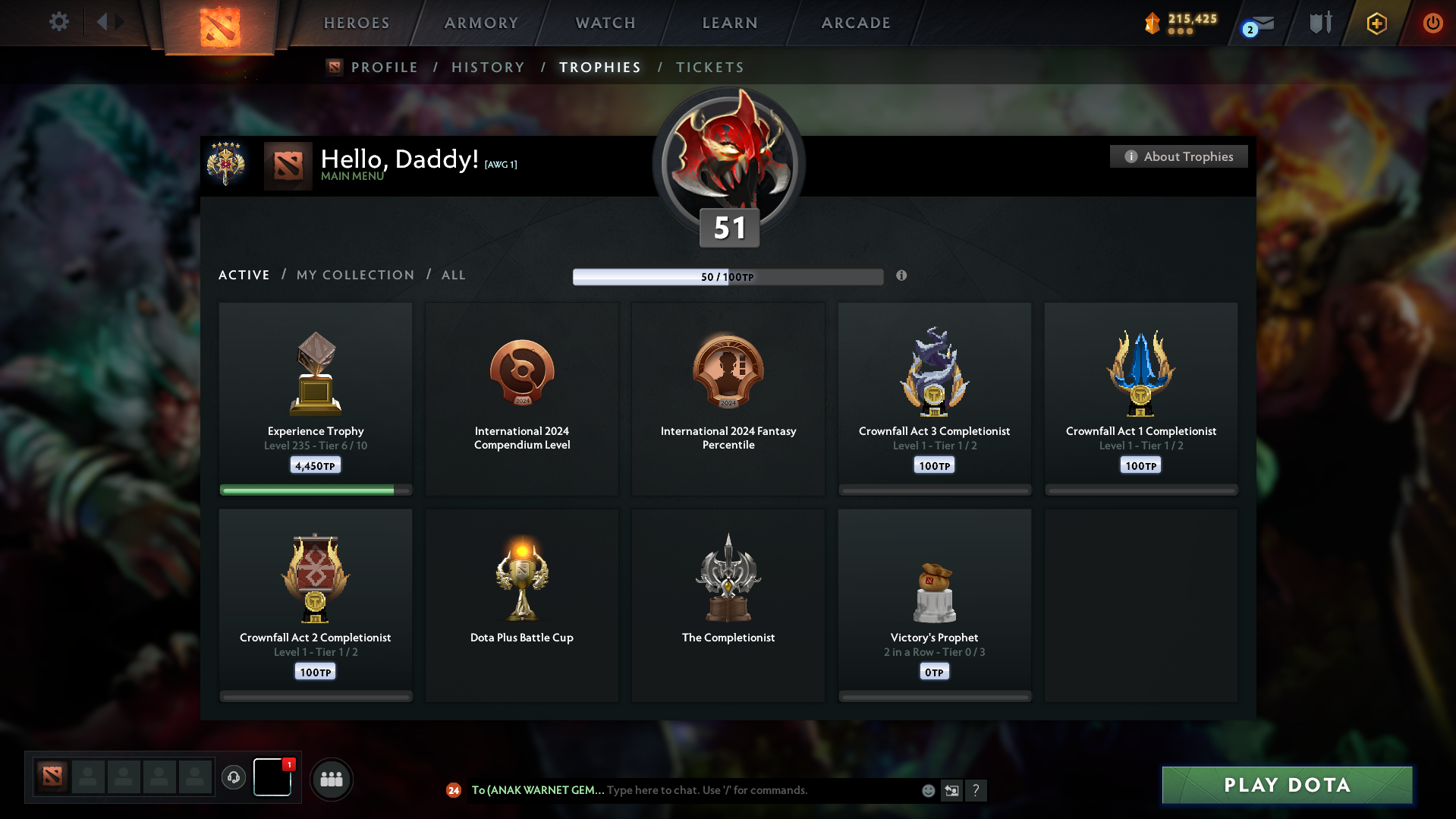Open About Trophies panel
The height and width of the screenshot is (819, 1456).
[x=1178, y=156]
